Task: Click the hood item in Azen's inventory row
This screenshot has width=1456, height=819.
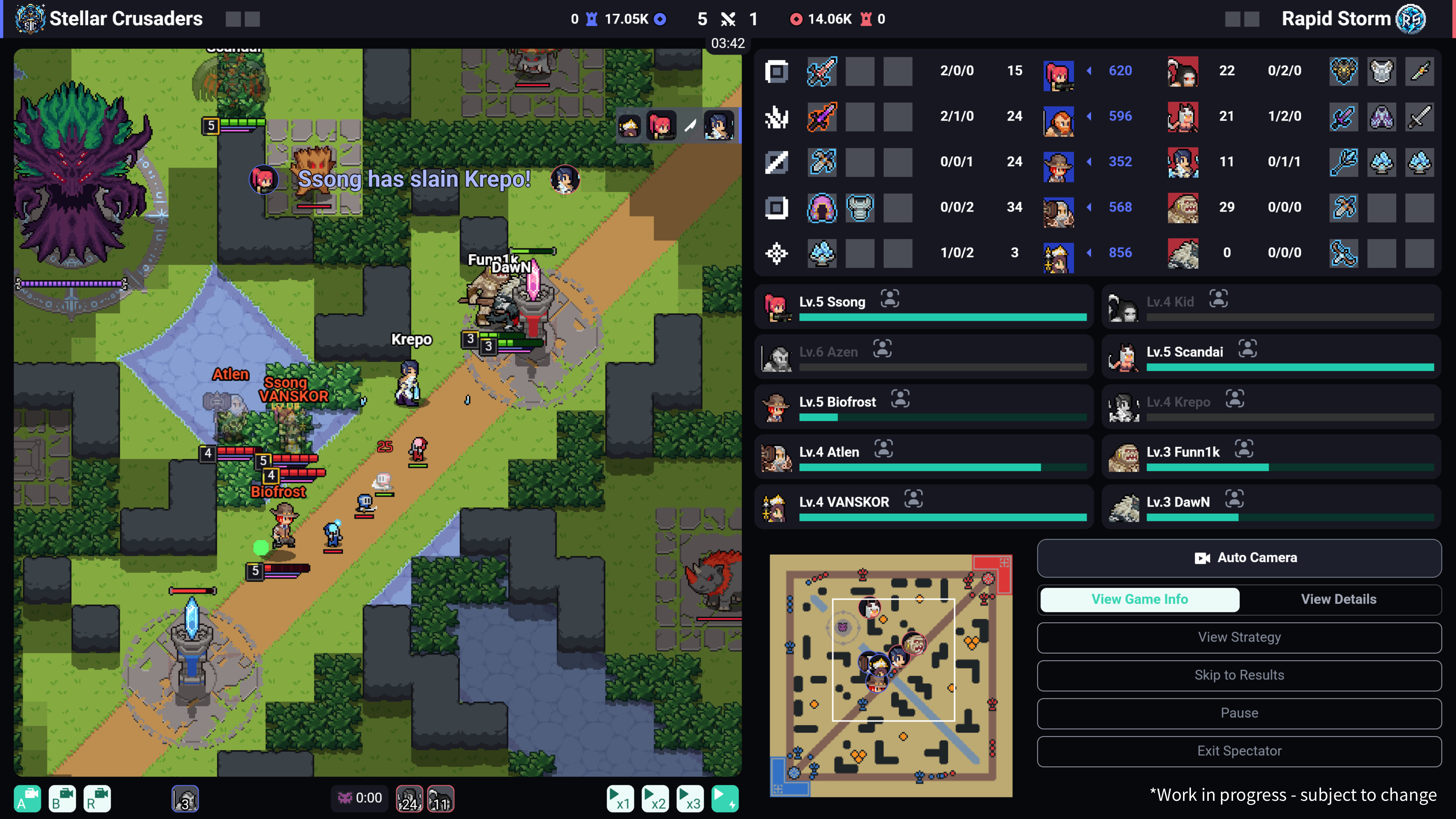Action: coord(822,208)
